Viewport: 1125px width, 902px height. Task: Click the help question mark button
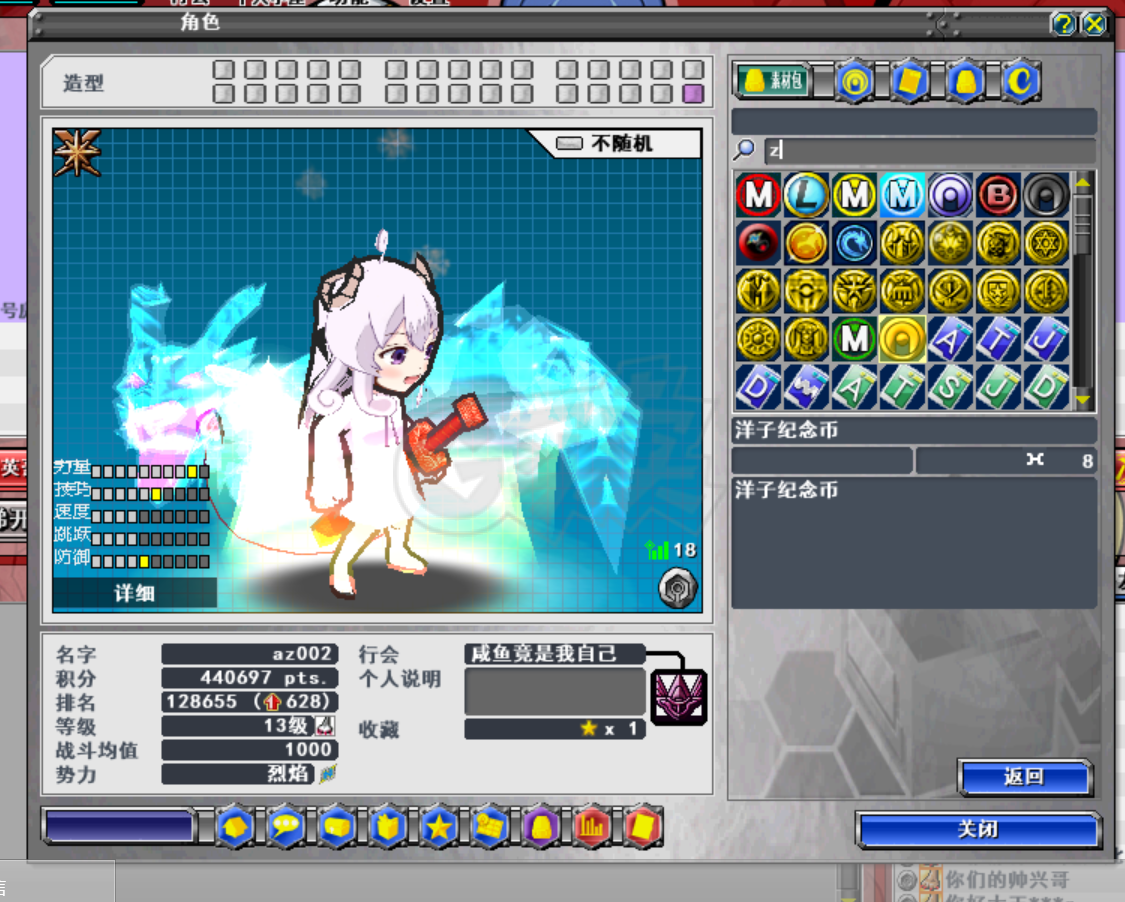tap(1064, 24)
